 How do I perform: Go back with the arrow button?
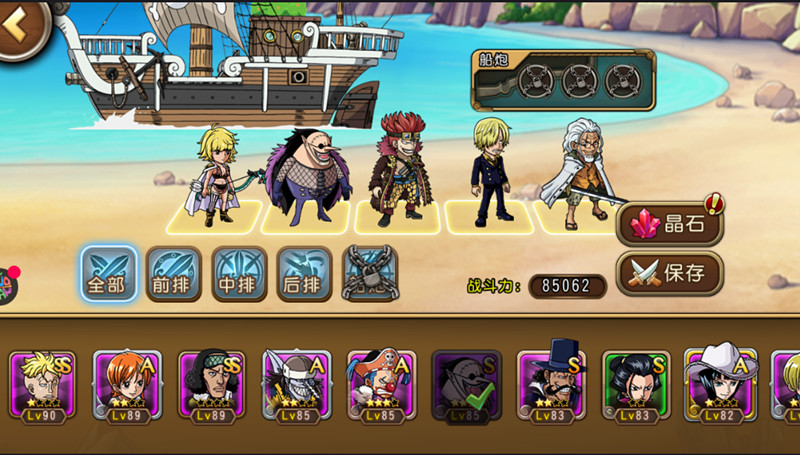[16, 26]
